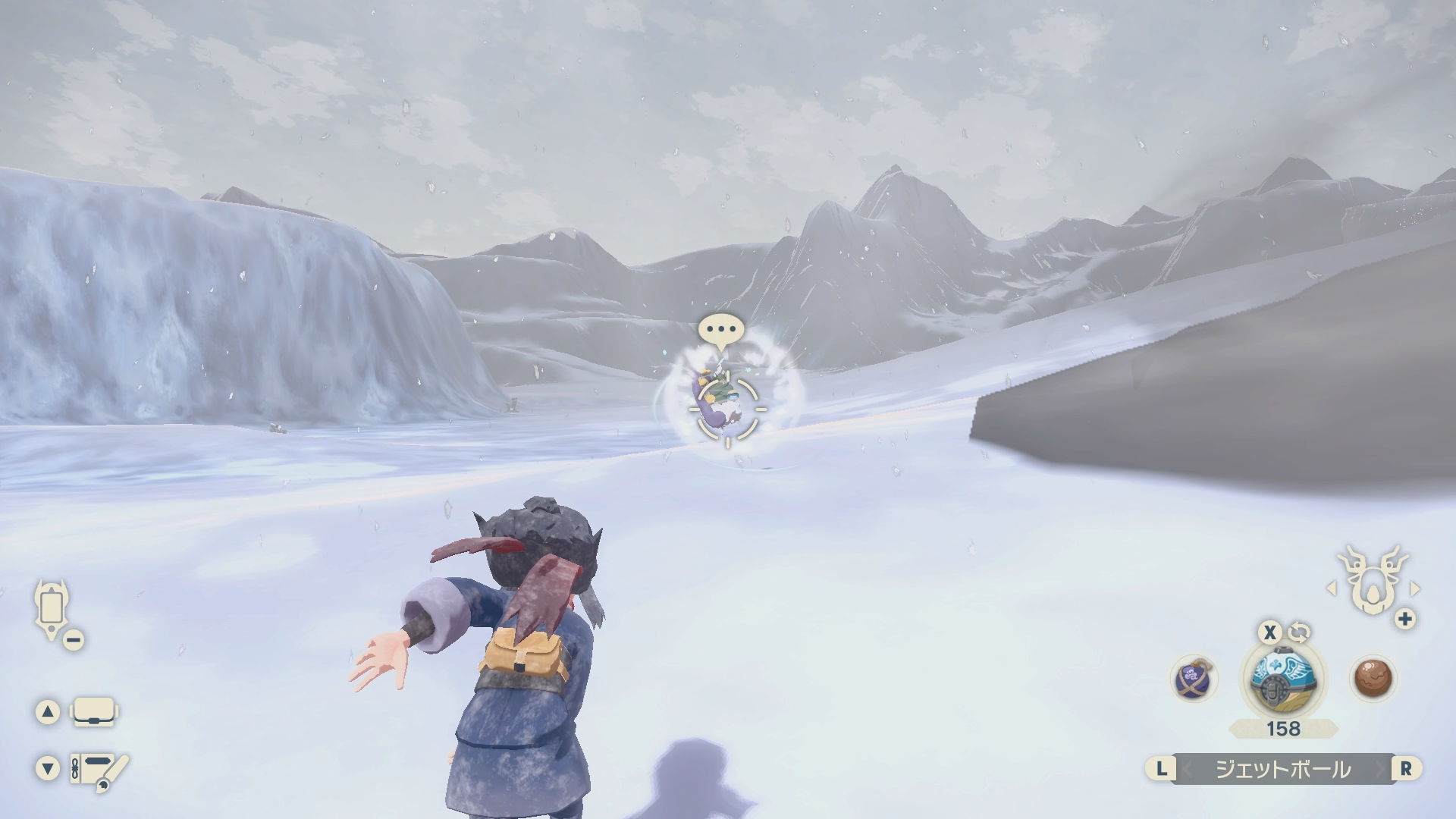The image size is (1456, 819).
Task: Open the satchel bag icon
Action: [93, 712]
